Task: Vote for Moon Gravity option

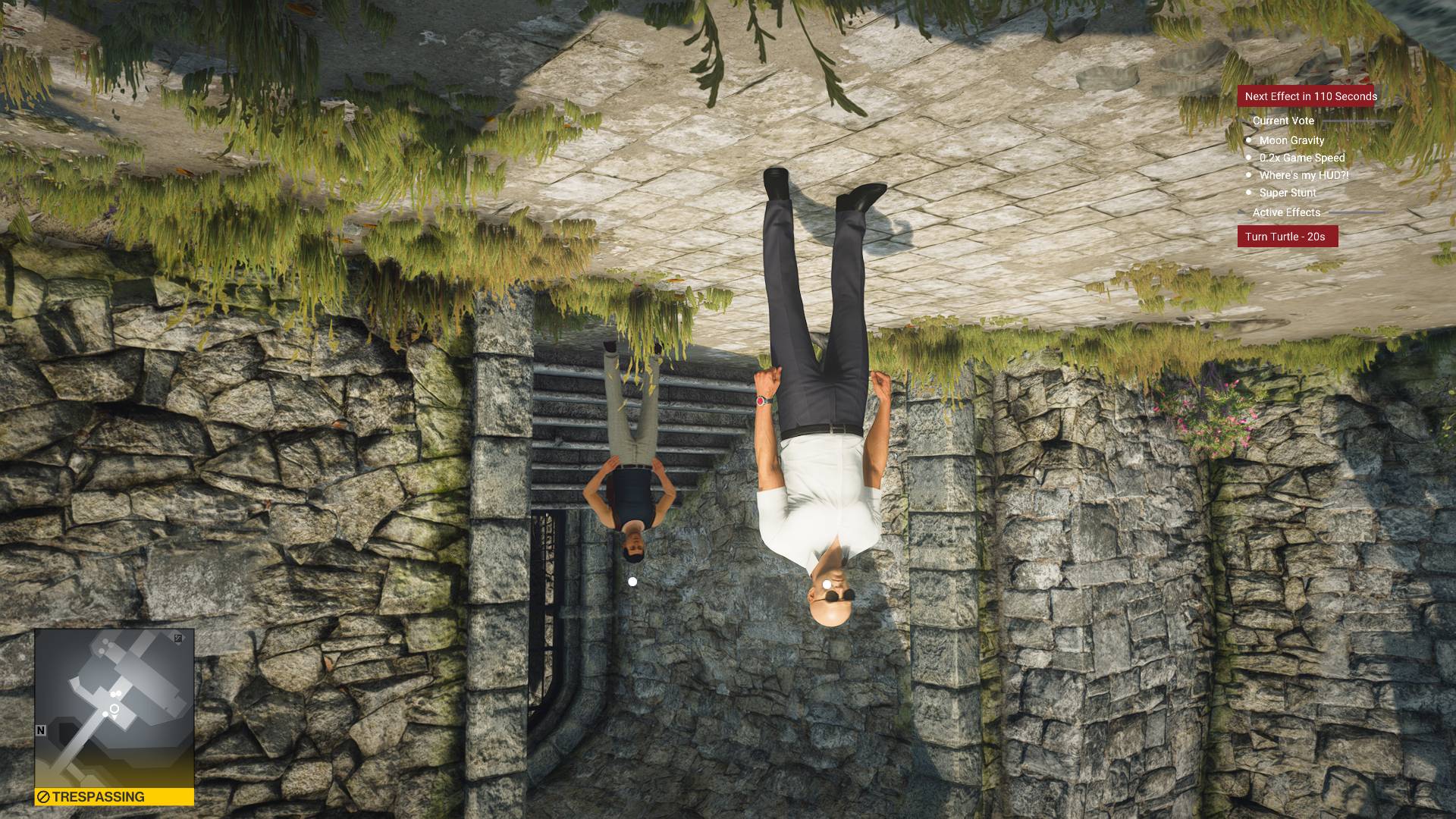Action: [x=1292, y=140]
